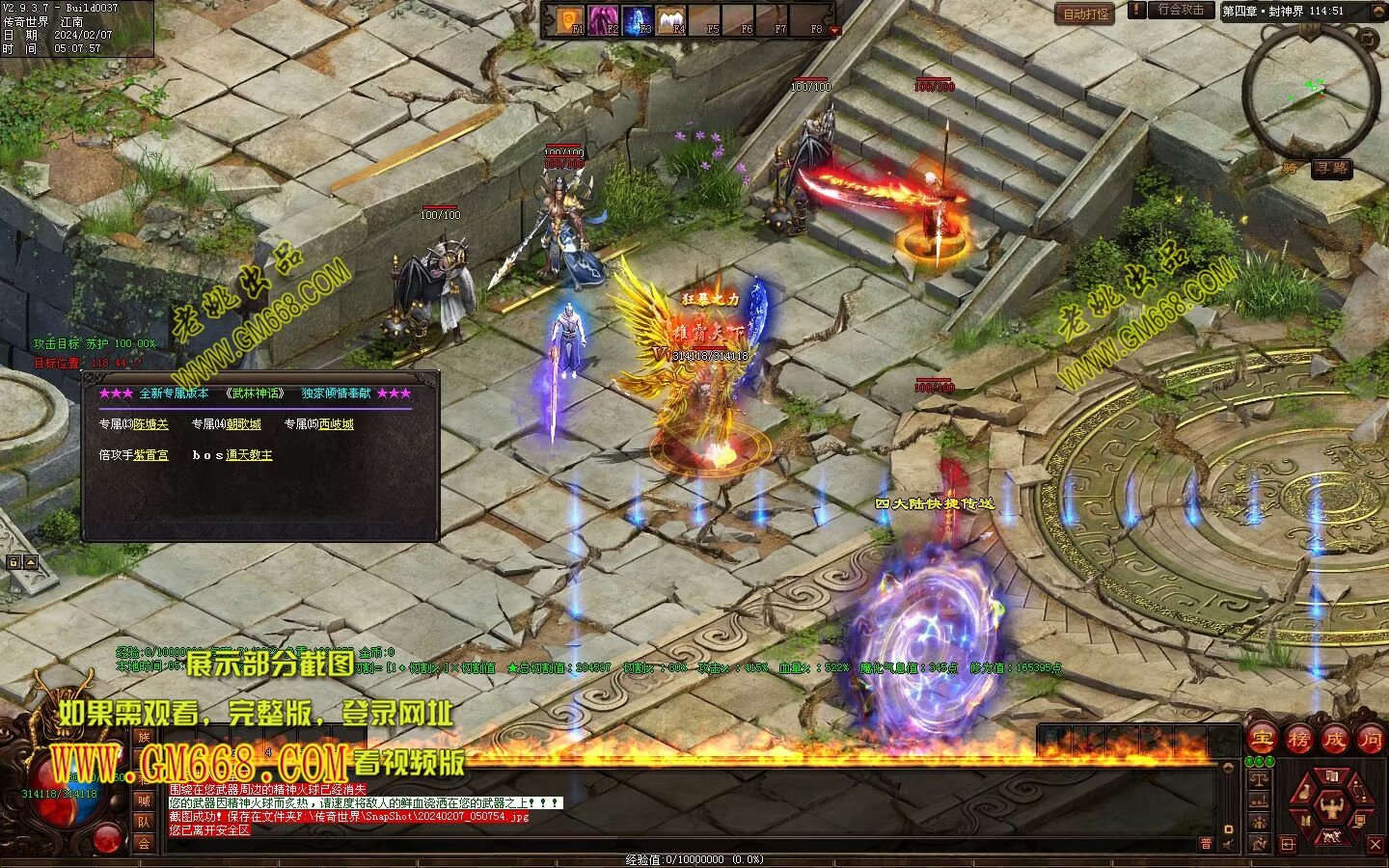Choose the 紫霄宫 link
Screen dimensions: 1389x868
tap(151, 455)
